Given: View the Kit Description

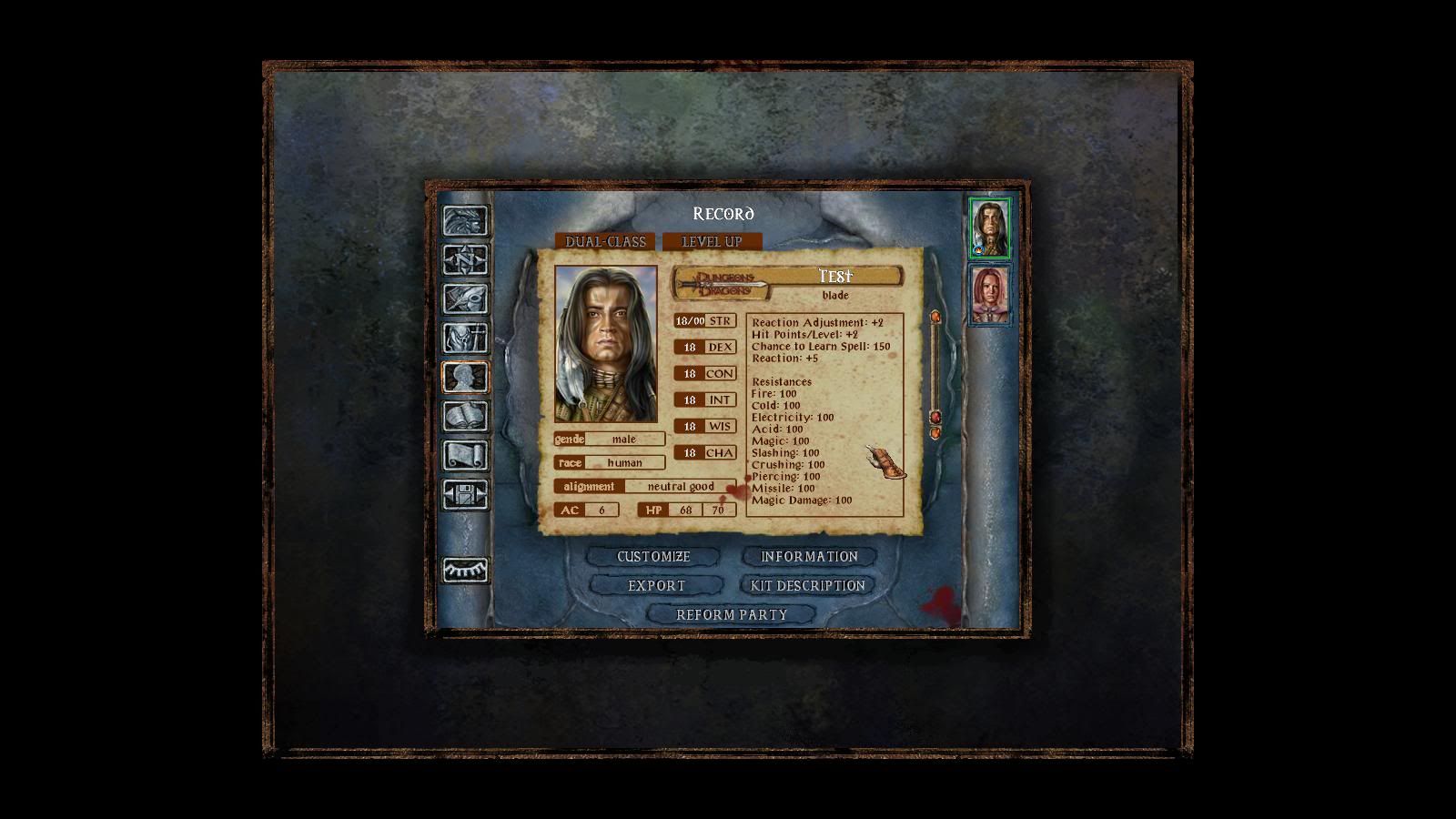Looking at the screenshot, I should click(x=808, y=585).
